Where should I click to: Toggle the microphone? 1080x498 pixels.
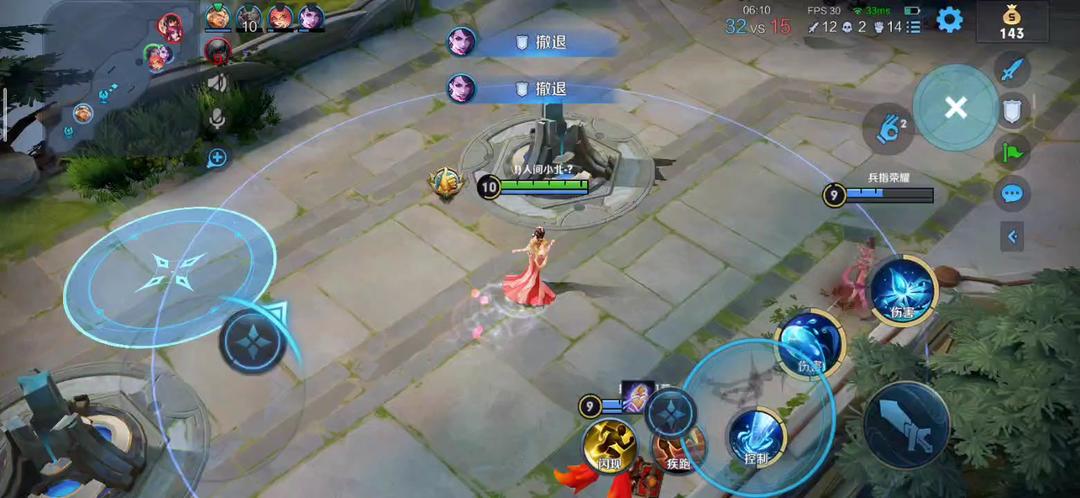[217, 121]
